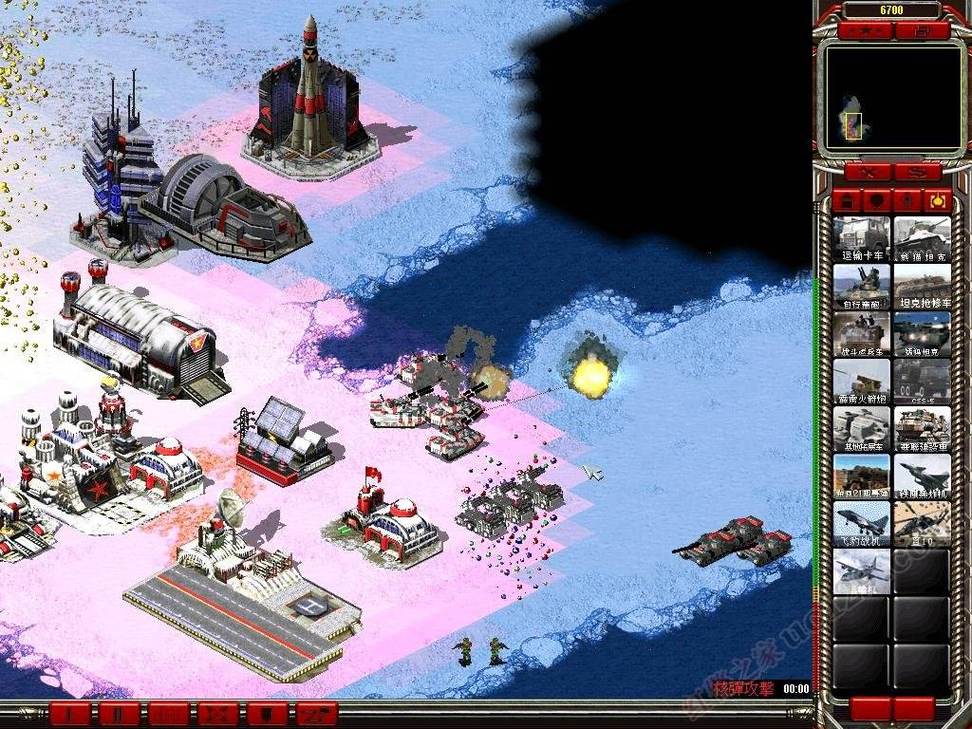Viewport: 972px width, 729px height.
Task: Select the 战斗步兵车 infantry fighting vehicle
Action: [862, 334]
